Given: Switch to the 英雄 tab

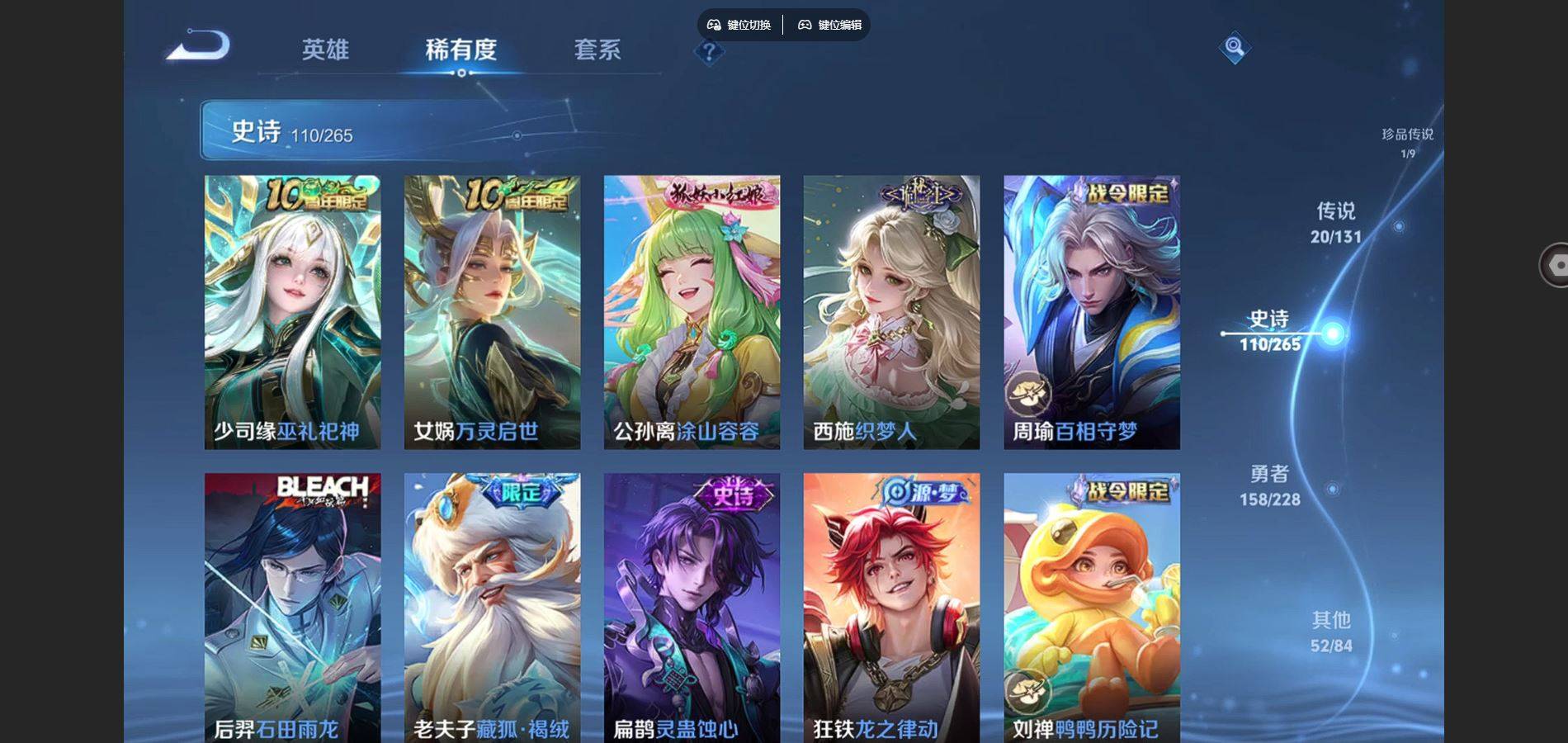Looking at the screenshot, I should [325, 50].
